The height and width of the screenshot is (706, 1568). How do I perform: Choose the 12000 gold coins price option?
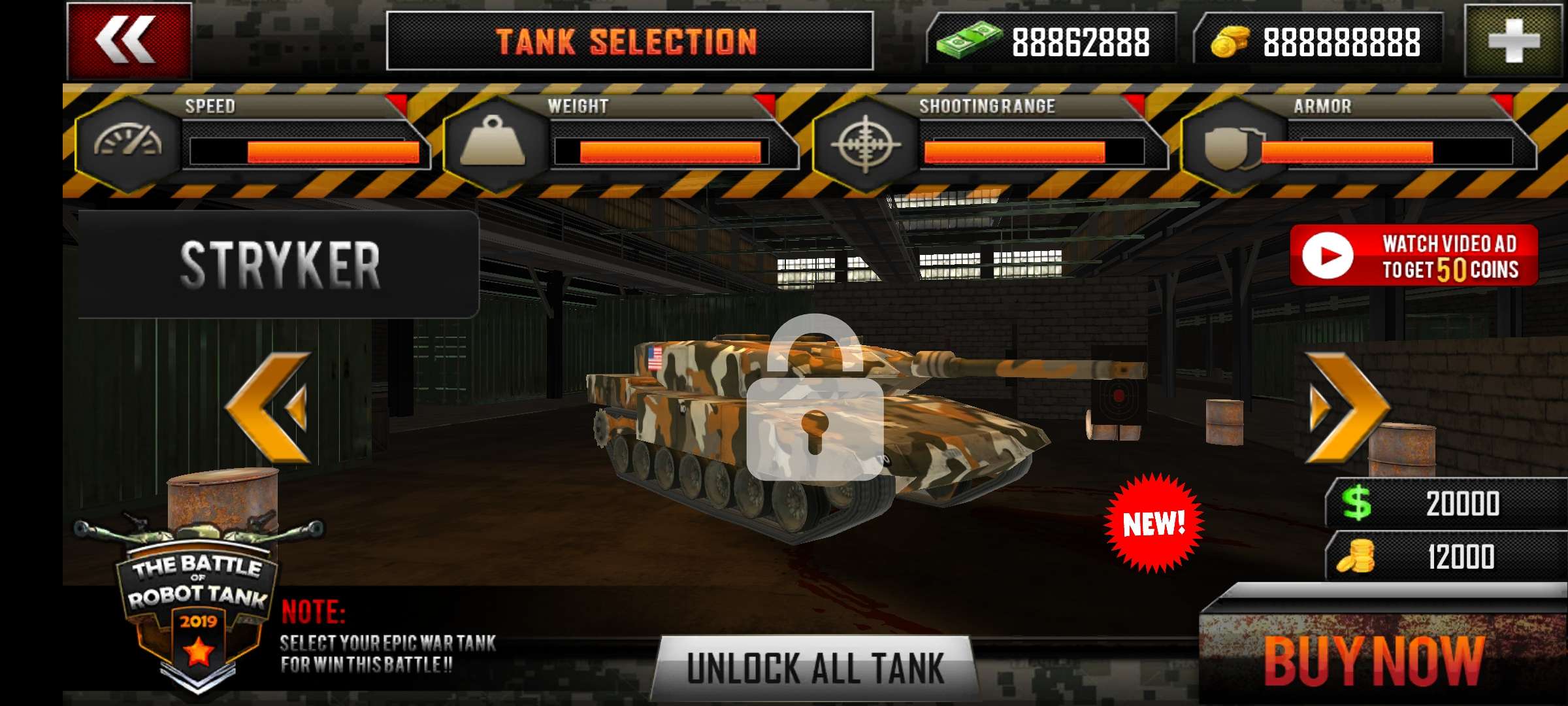point(1445,557)
